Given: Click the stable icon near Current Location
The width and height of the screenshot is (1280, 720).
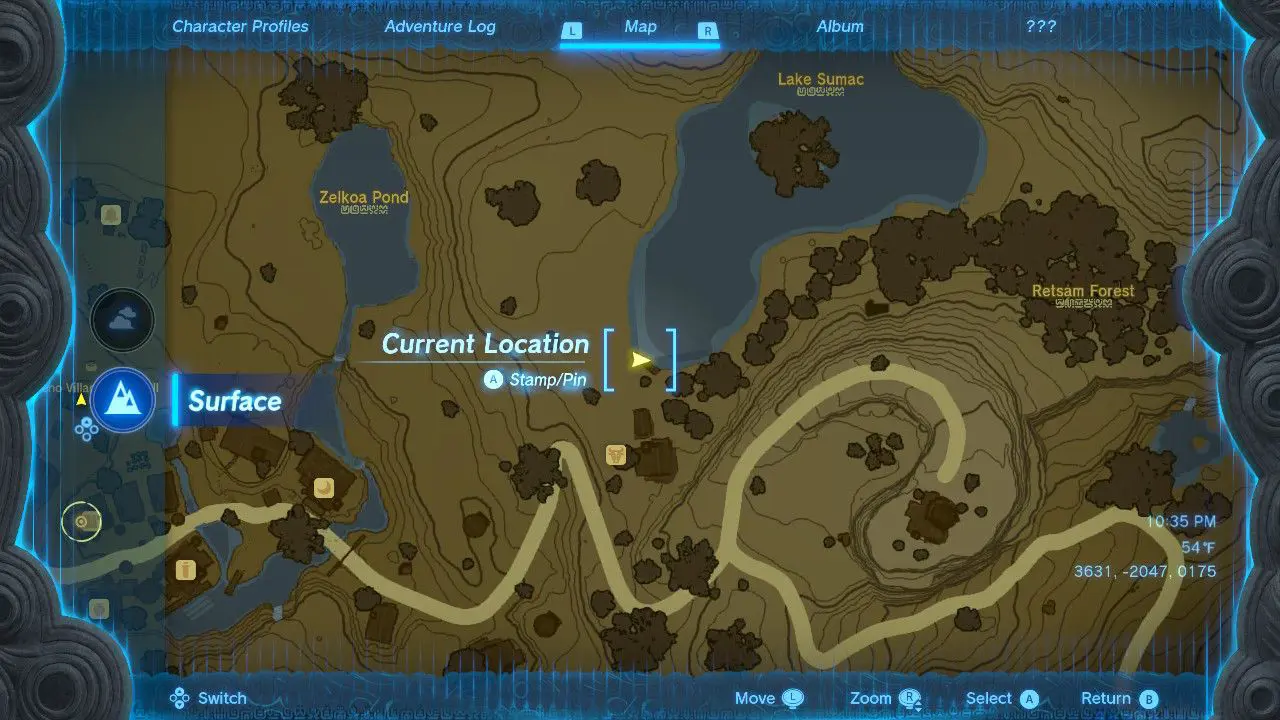Looking at the screenshot, I should [x=615, y=455].
